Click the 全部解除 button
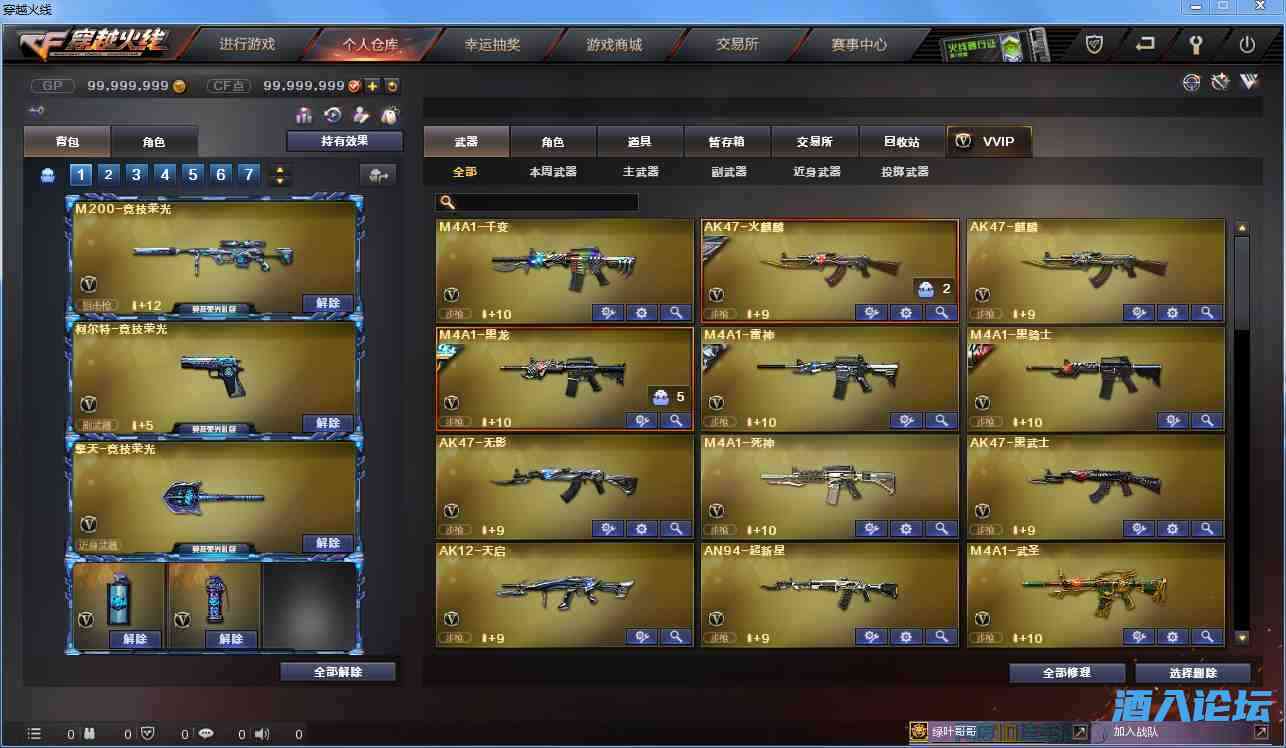The width and height of the screenshot is (1286, 748). click(x=338, y=671)
